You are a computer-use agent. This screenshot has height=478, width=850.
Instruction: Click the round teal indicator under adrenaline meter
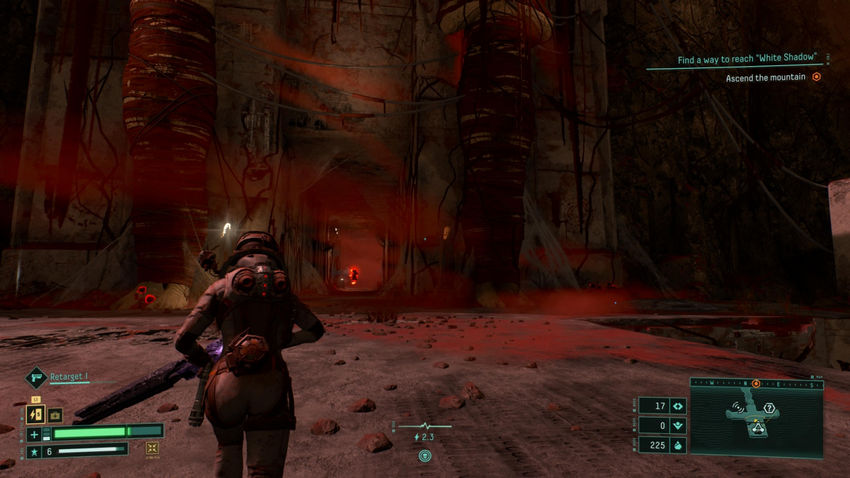tap(424, 455)
